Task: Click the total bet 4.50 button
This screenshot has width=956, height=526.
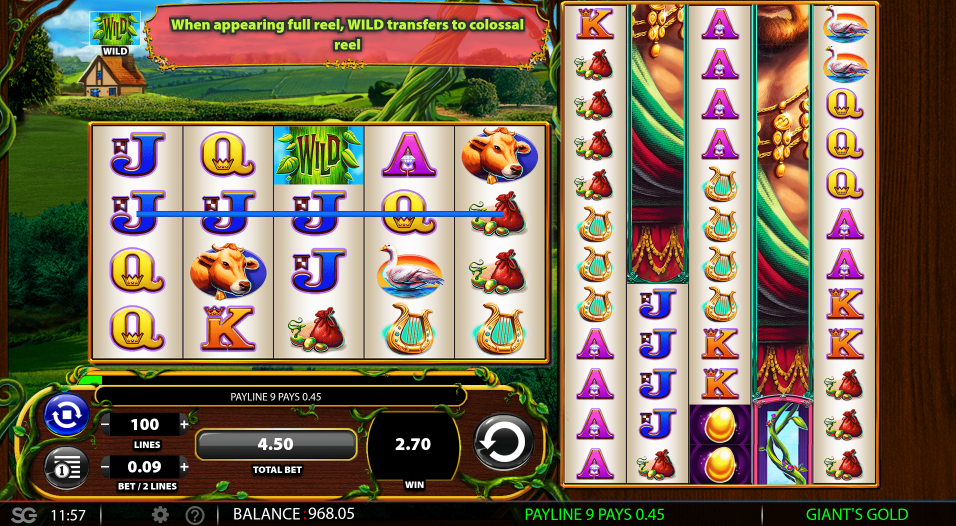Action: pyautogui.click(x=276, y=445)
